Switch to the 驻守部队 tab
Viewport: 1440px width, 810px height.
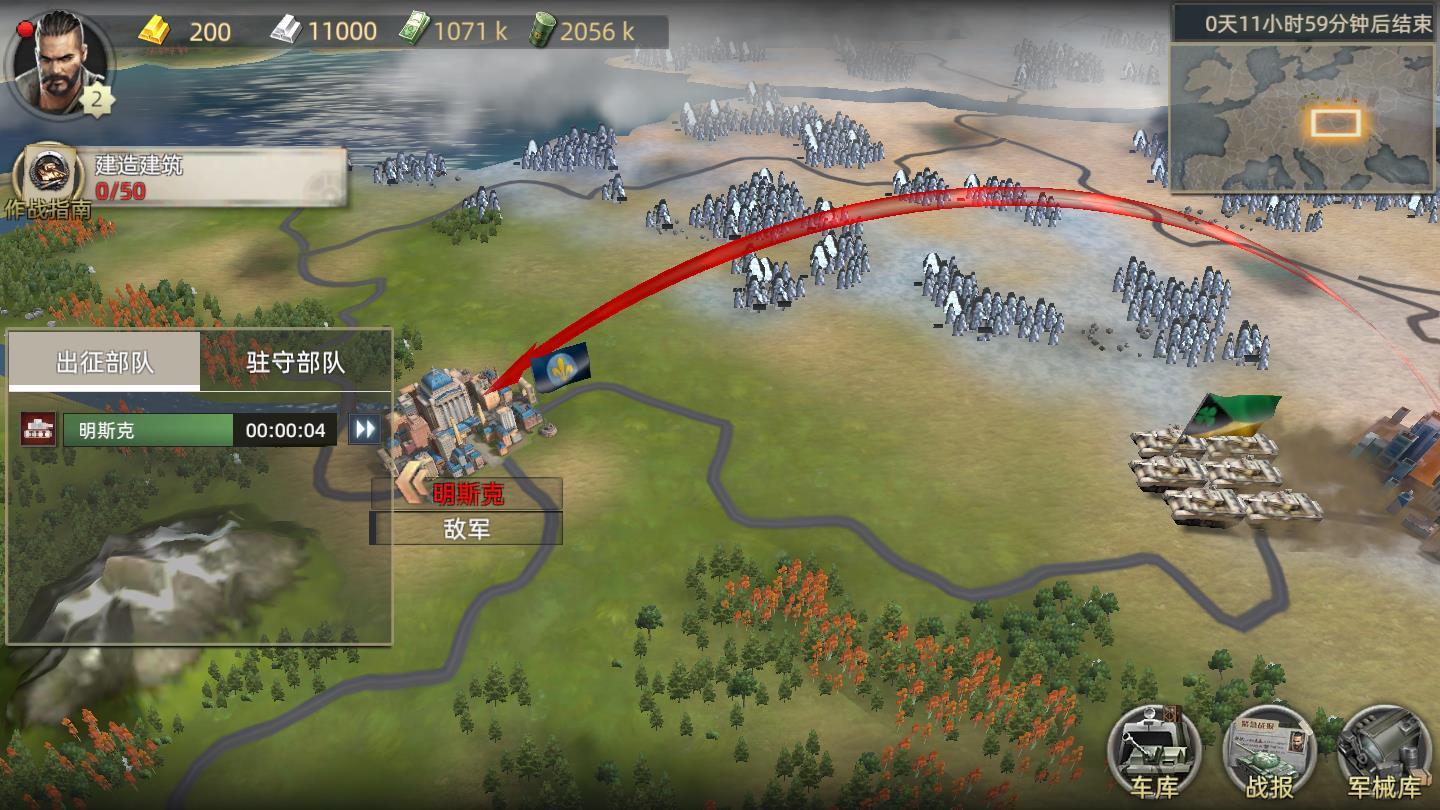[296, 362]
